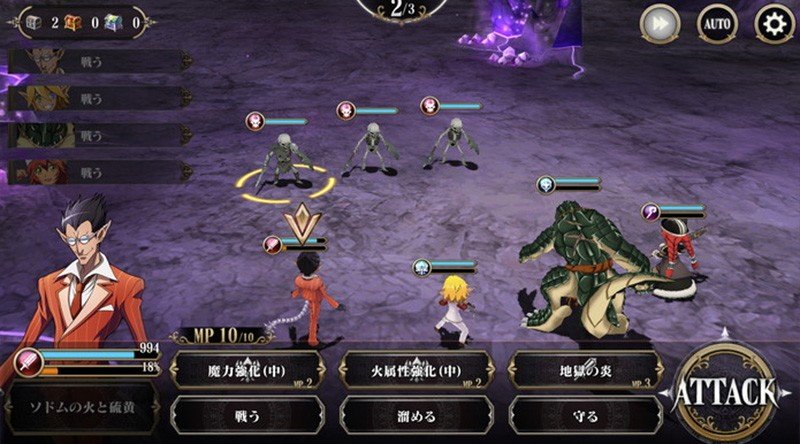800x444 pixels.
Task: Activate the ソドムの火と硫黄 special skill
Action: (80, 412)
